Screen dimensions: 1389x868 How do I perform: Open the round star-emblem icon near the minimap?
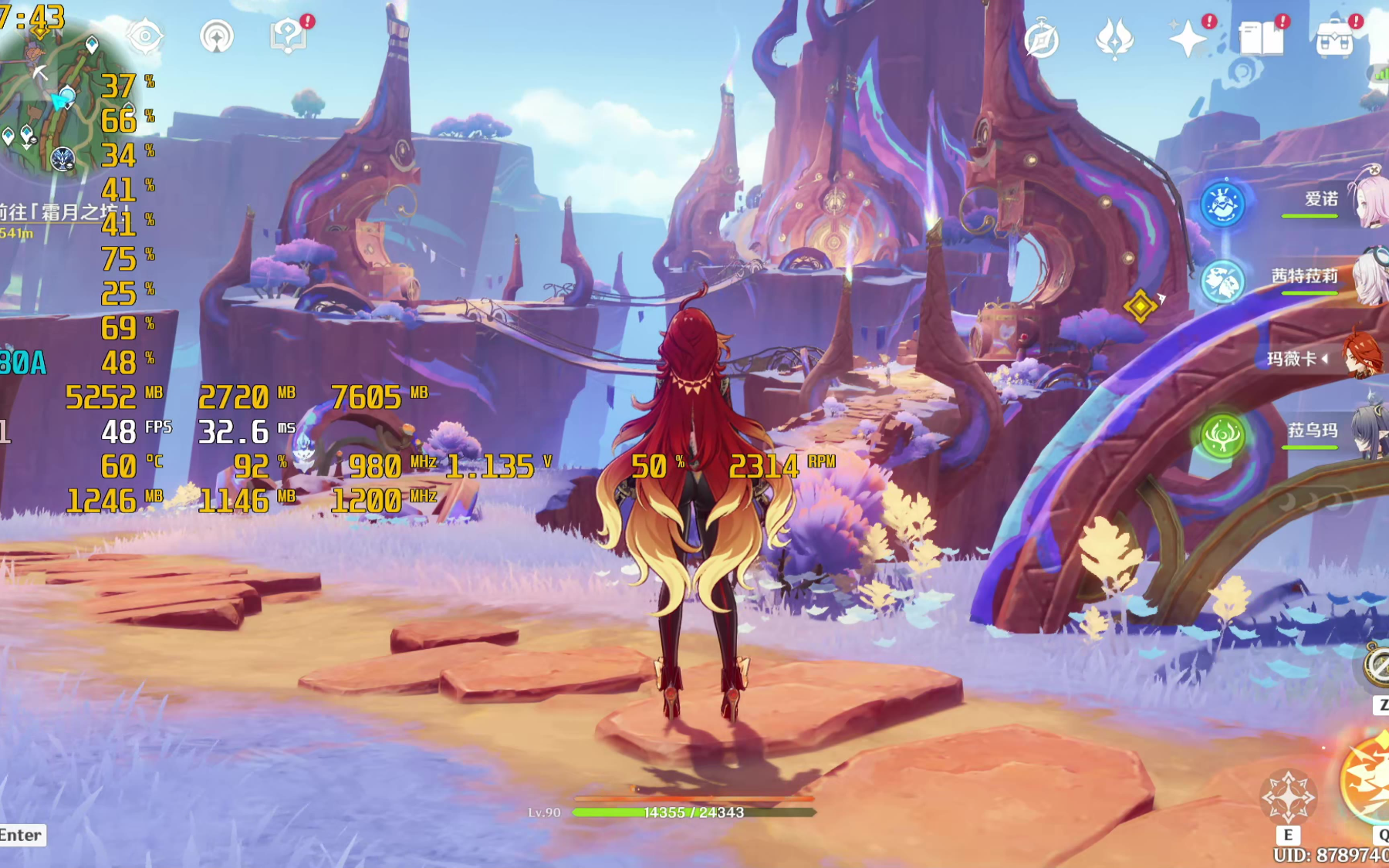[x=217, y=36]
